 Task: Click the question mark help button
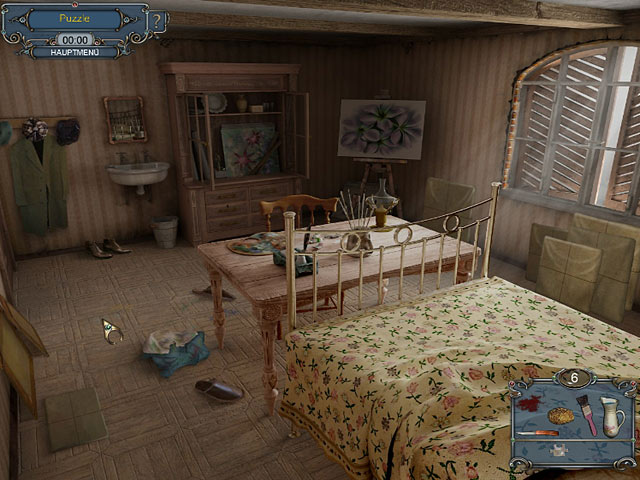[x=157, y=21]
